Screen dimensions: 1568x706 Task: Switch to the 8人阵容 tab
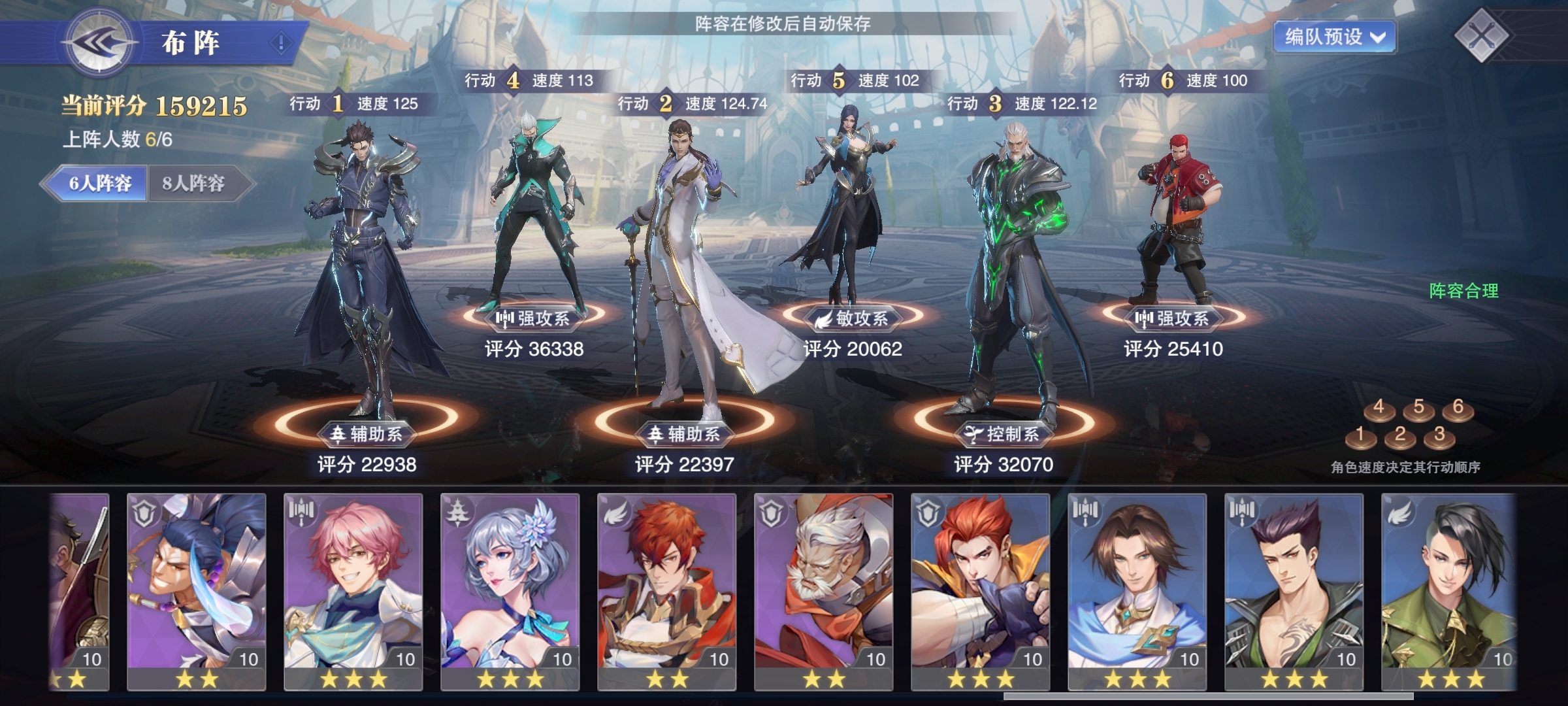tap(194, 183)
